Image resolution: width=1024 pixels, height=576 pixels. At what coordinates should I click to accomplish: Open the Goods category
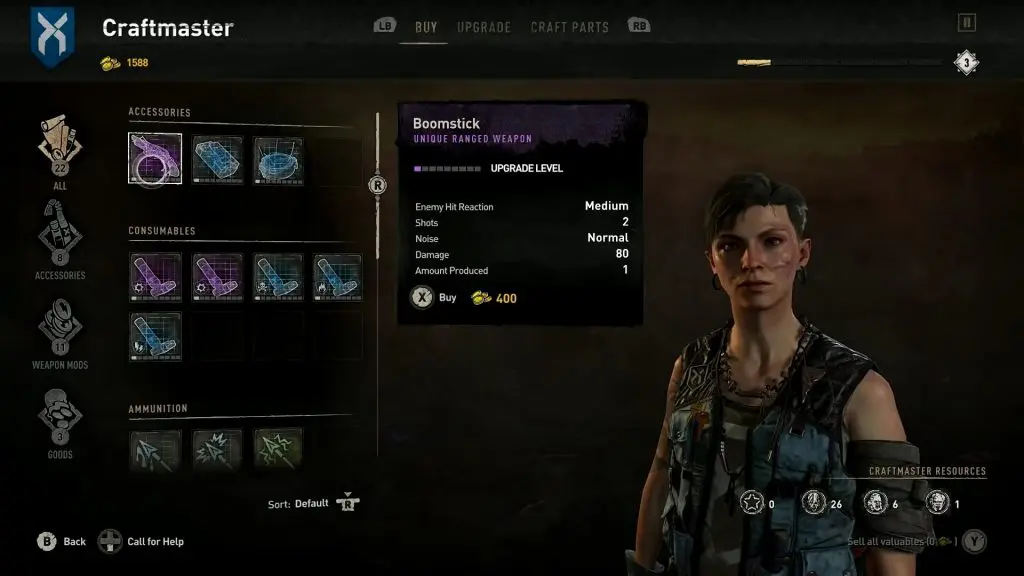coord(59,417)
